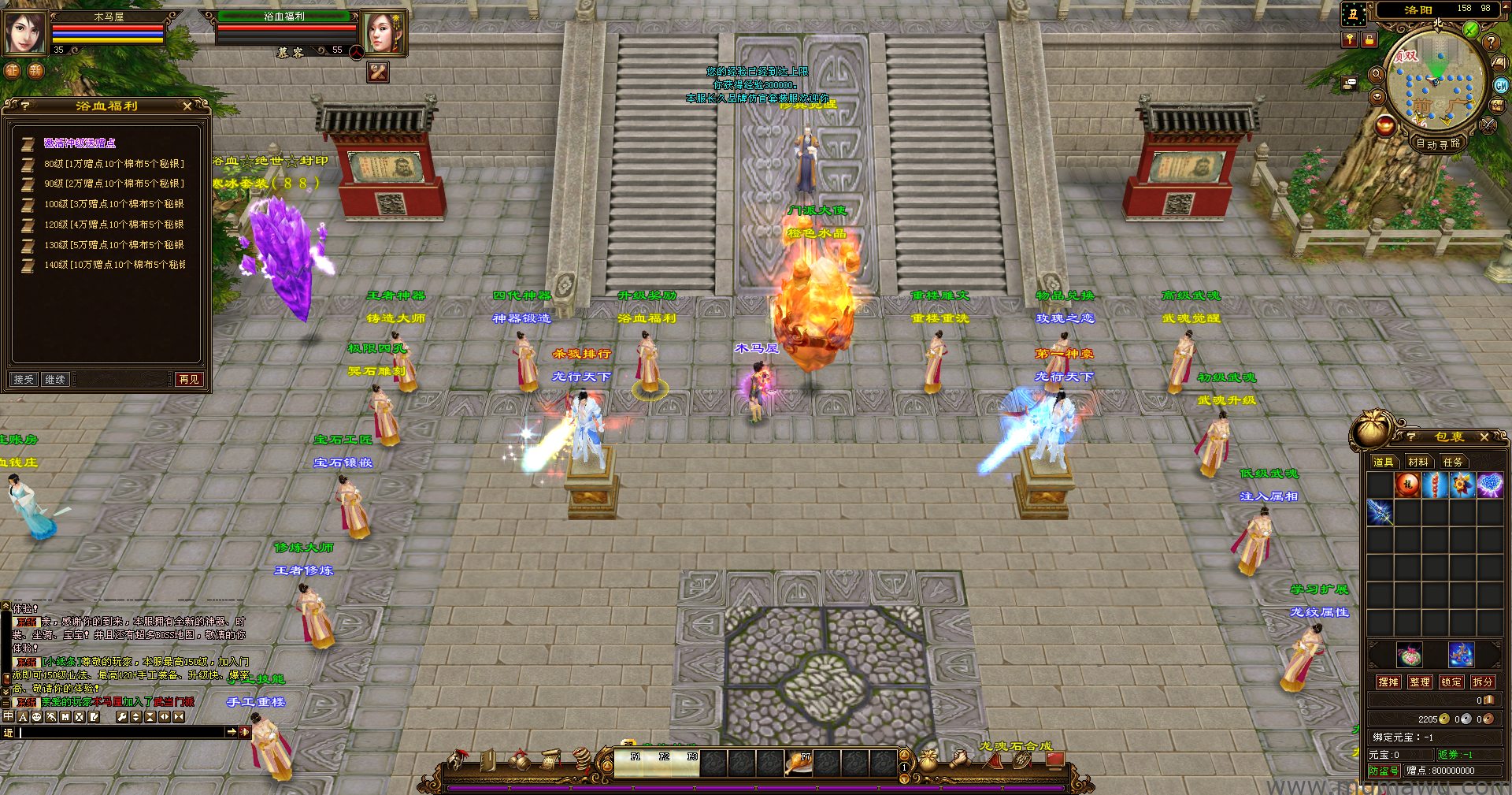Click the 拆分 split stack button
Image resolution: width=1512 pixels, height=795 pixels.
pos(1482,682)
